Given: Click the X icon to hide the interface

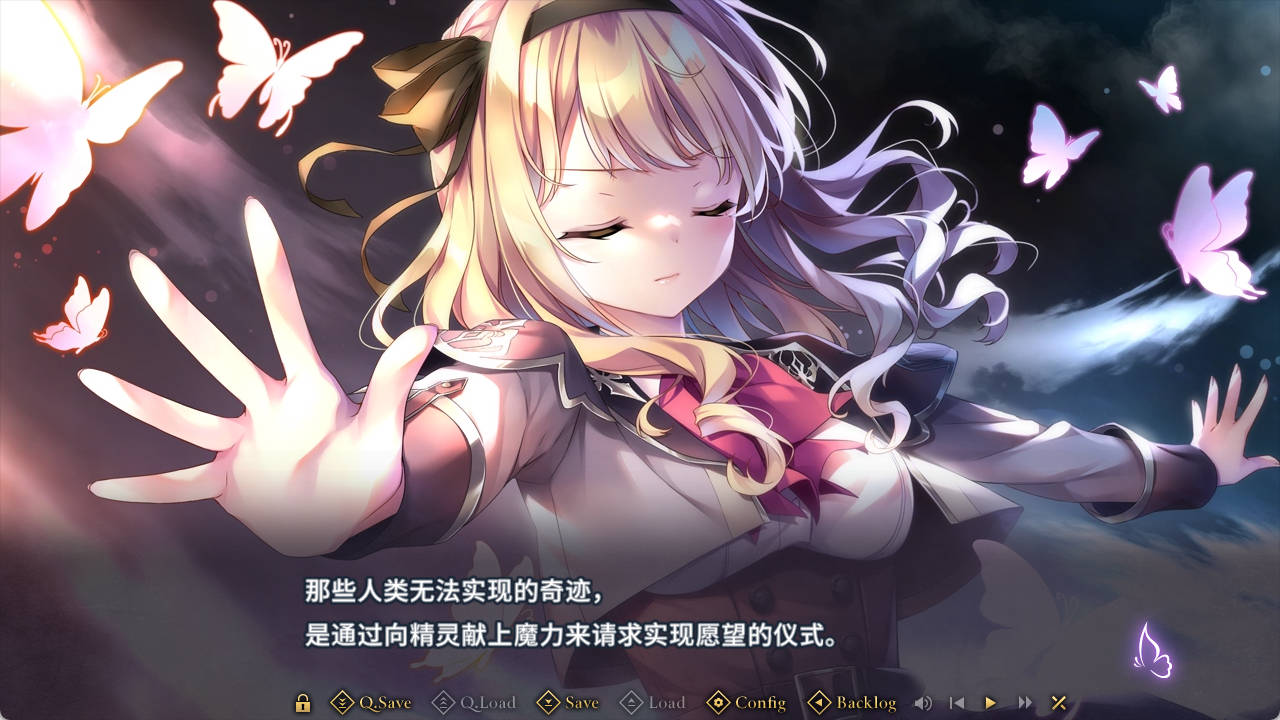Looking at the screenshot, I should point(1057,703).
